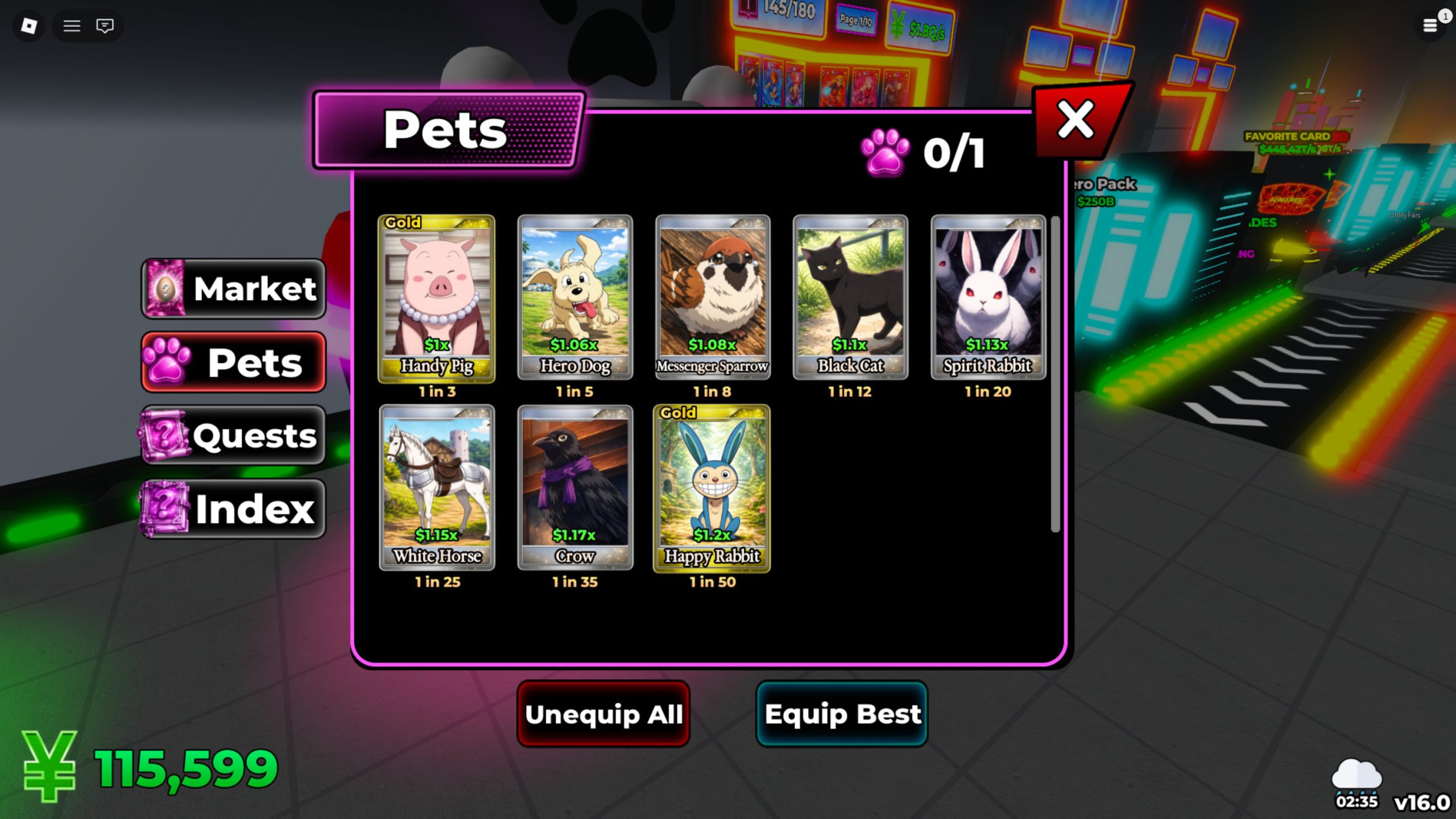
Task: Select the gold Handy Pig pet card
Action: [437, 297]
